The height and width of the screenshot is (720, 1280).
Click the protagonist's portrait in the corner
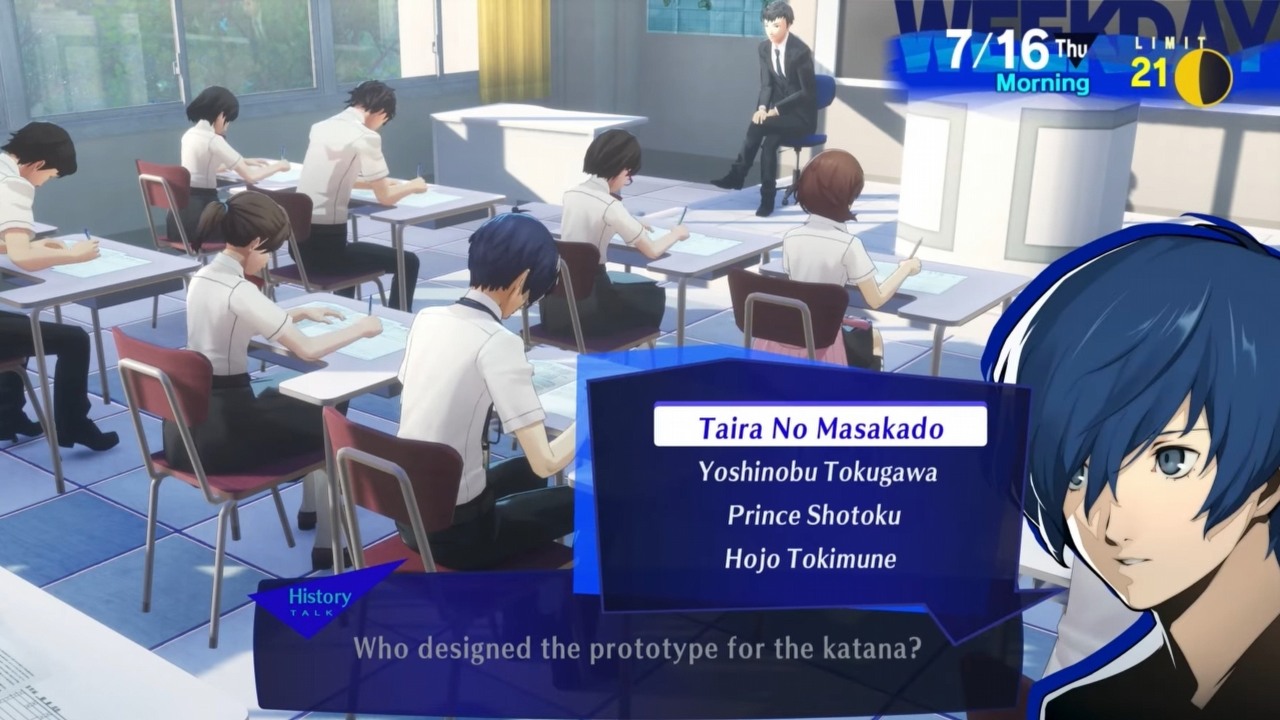tap(1150, 480)
